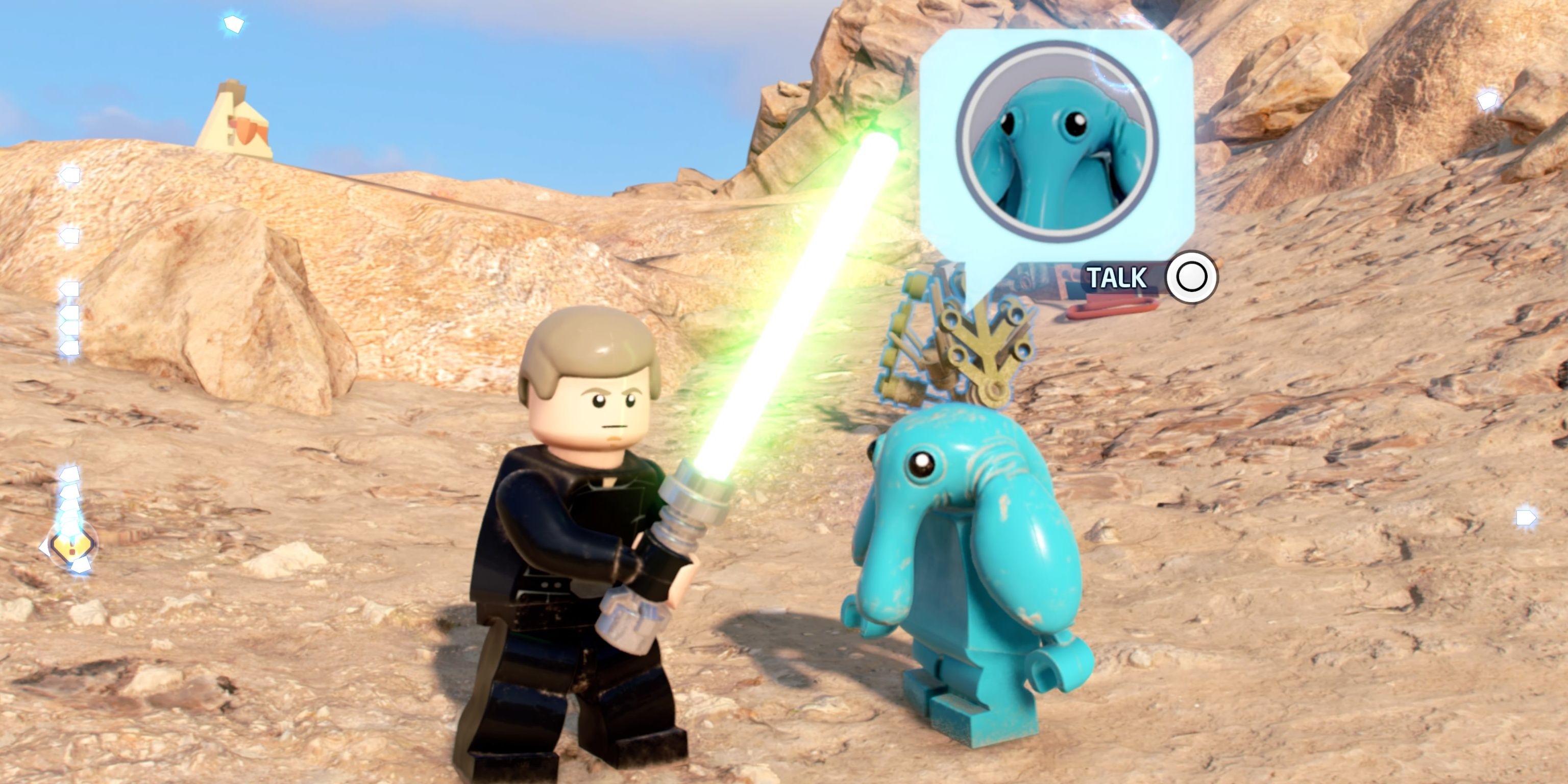Screen dimensions: 1568x784
Task: Click the topmost guide arrow on left edge
Action: click(x=70, y=175)
